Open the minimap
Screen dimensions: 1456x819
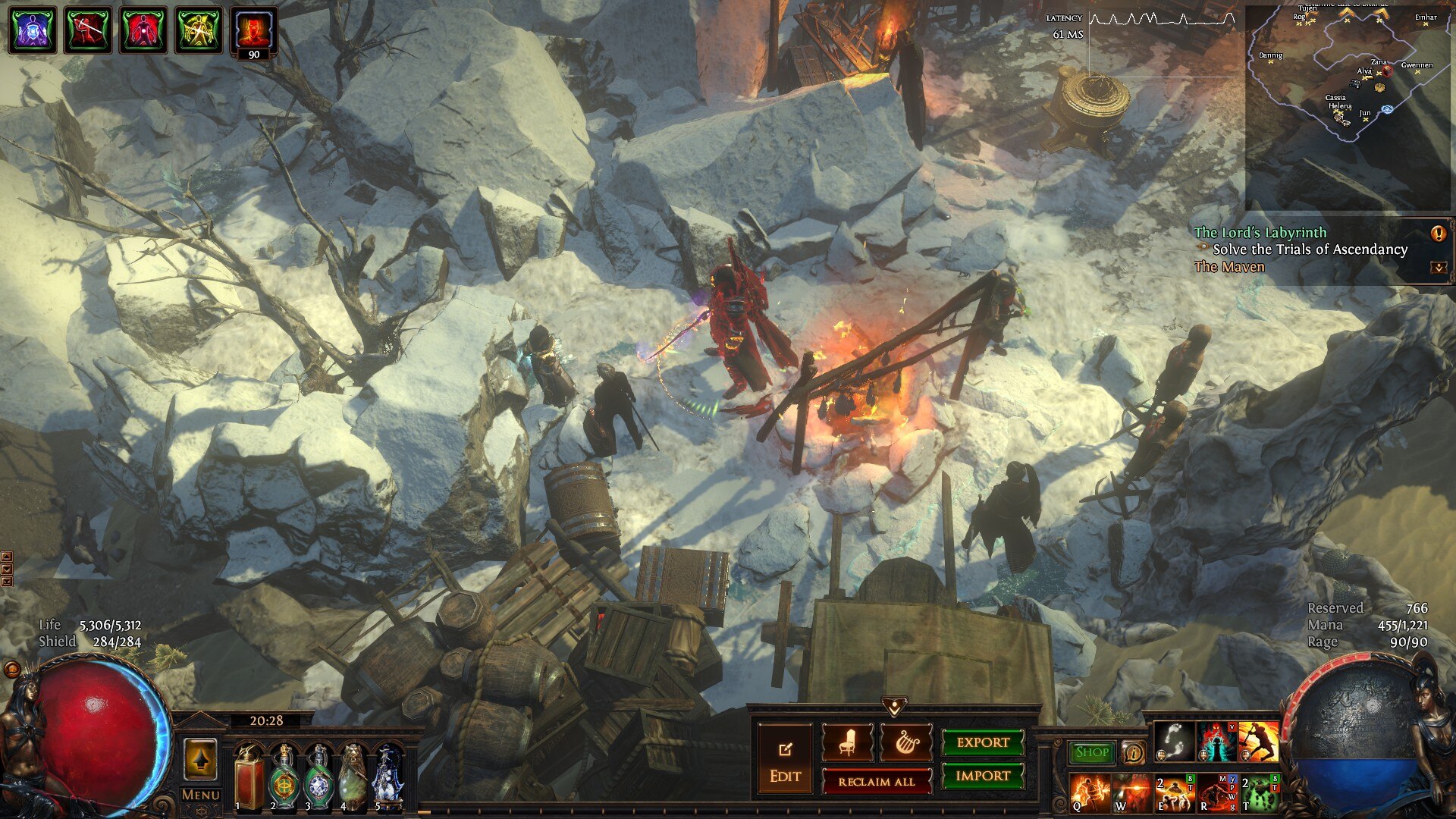[x=1348, y=106]
